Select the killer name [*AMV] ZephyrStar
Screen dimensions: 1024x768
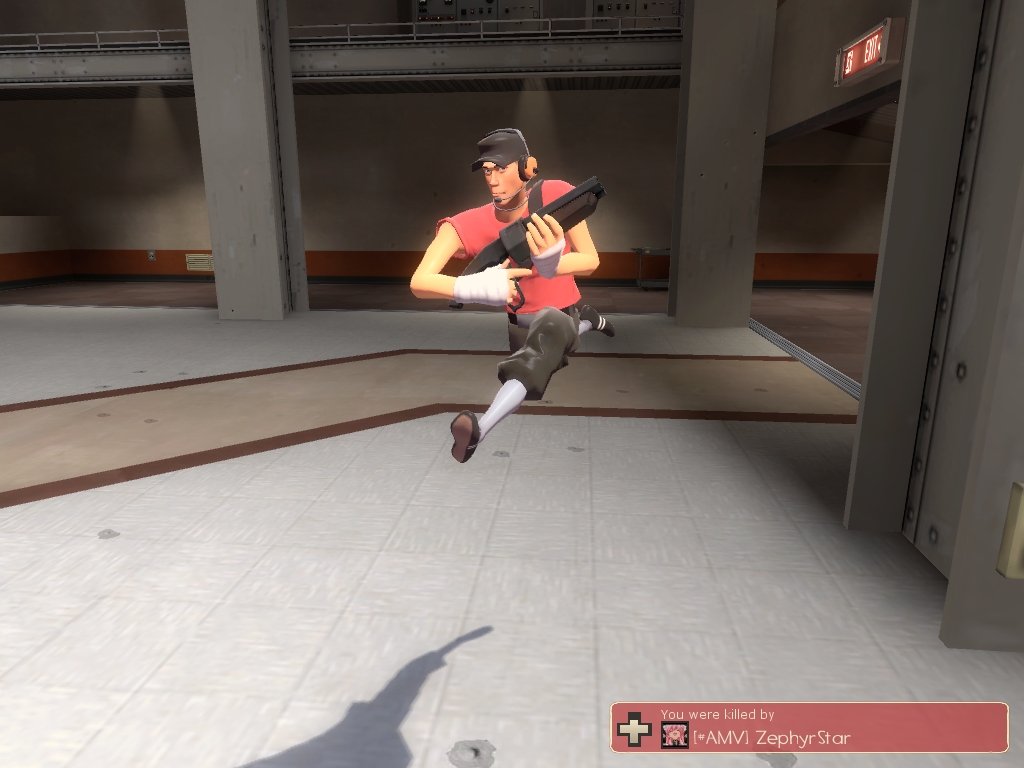771,739
